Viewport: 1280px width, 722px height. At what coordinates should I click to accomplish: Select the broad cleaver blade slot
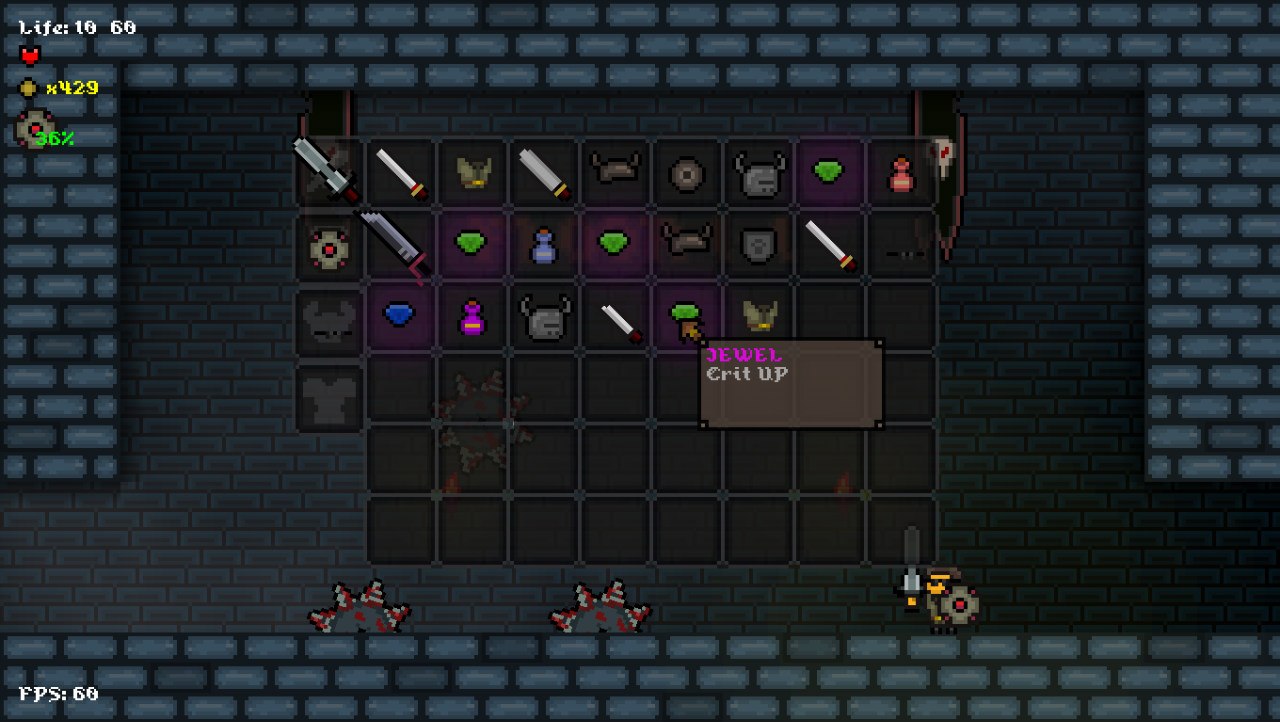(x=543, y=174)
